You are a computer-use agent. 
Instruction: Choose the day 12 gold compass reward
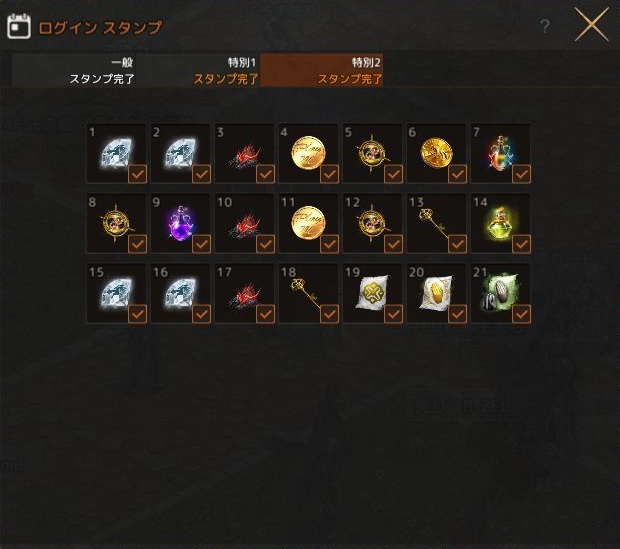(373, 223)
